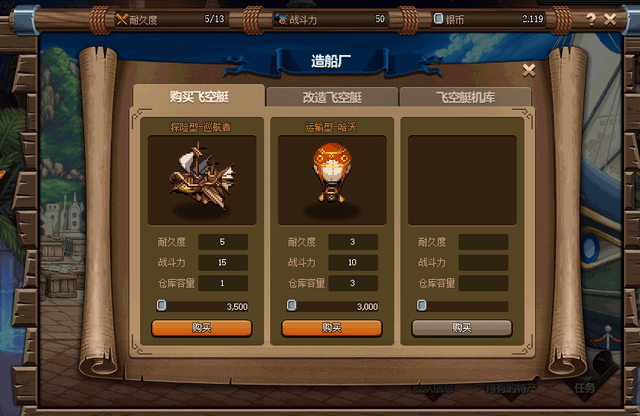640x416 pixels.
Task: Close the 造船厂 shipyard window
Action: (x=529, y=70)
